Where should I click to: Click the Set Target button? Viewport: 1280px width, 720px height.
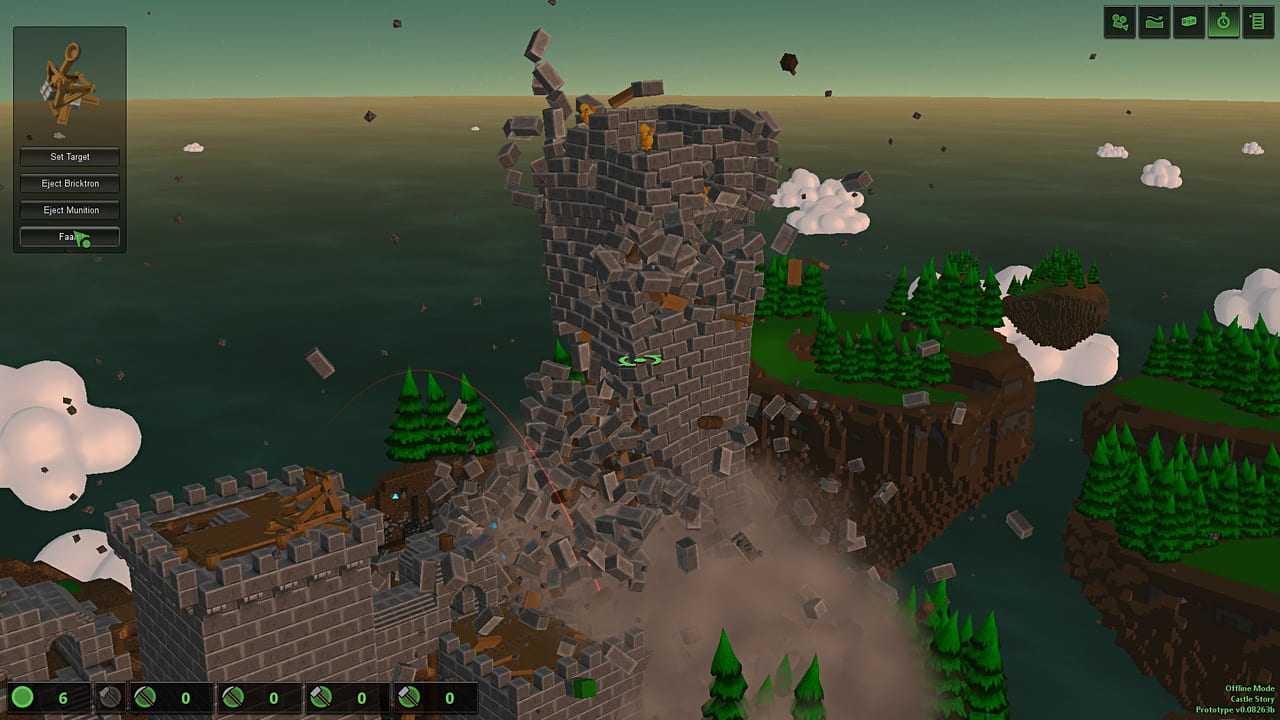click(70, 157)
